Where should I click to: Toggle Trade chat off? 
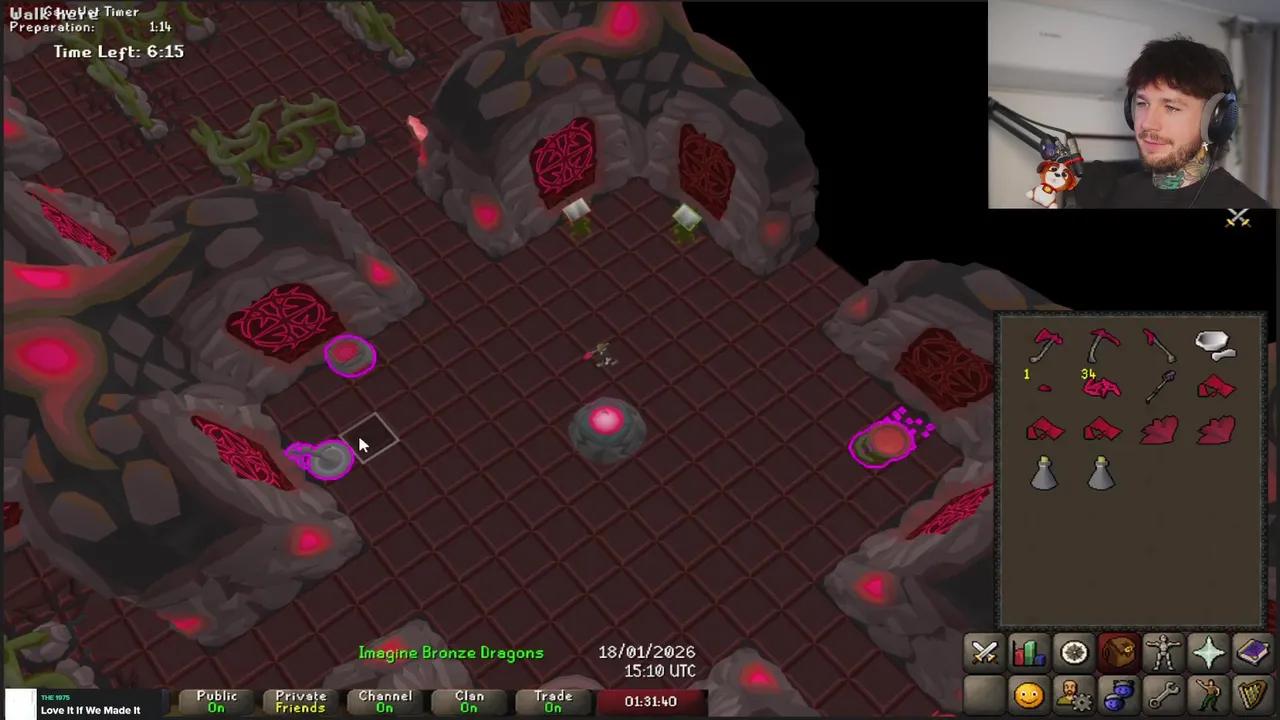(553, 701)
